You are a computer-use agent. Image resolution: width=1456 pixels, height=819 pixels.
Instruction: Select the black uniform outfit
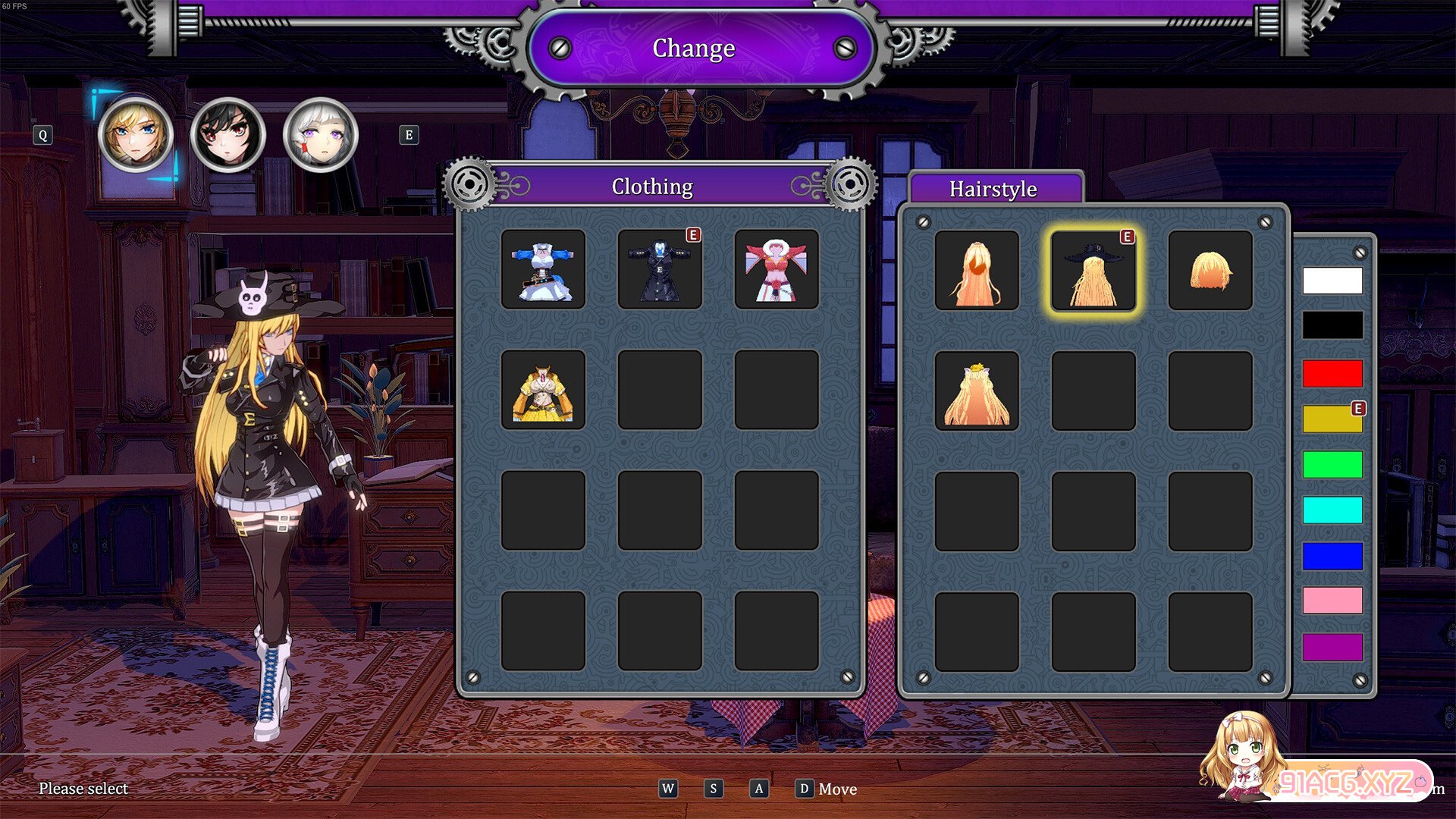(x=660, y=269)
